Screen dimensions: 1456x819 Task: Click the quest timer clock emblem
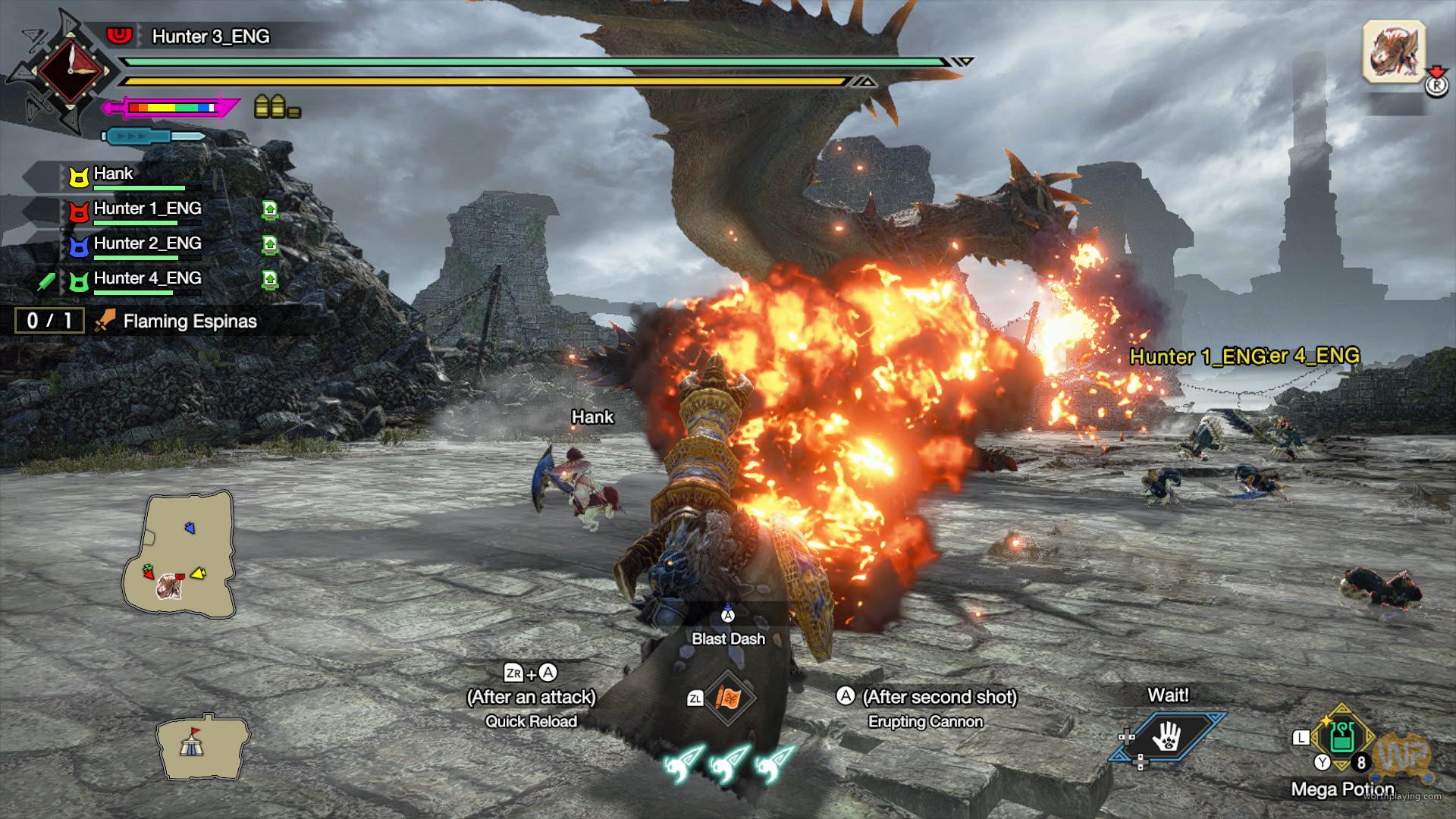point(70,70)
